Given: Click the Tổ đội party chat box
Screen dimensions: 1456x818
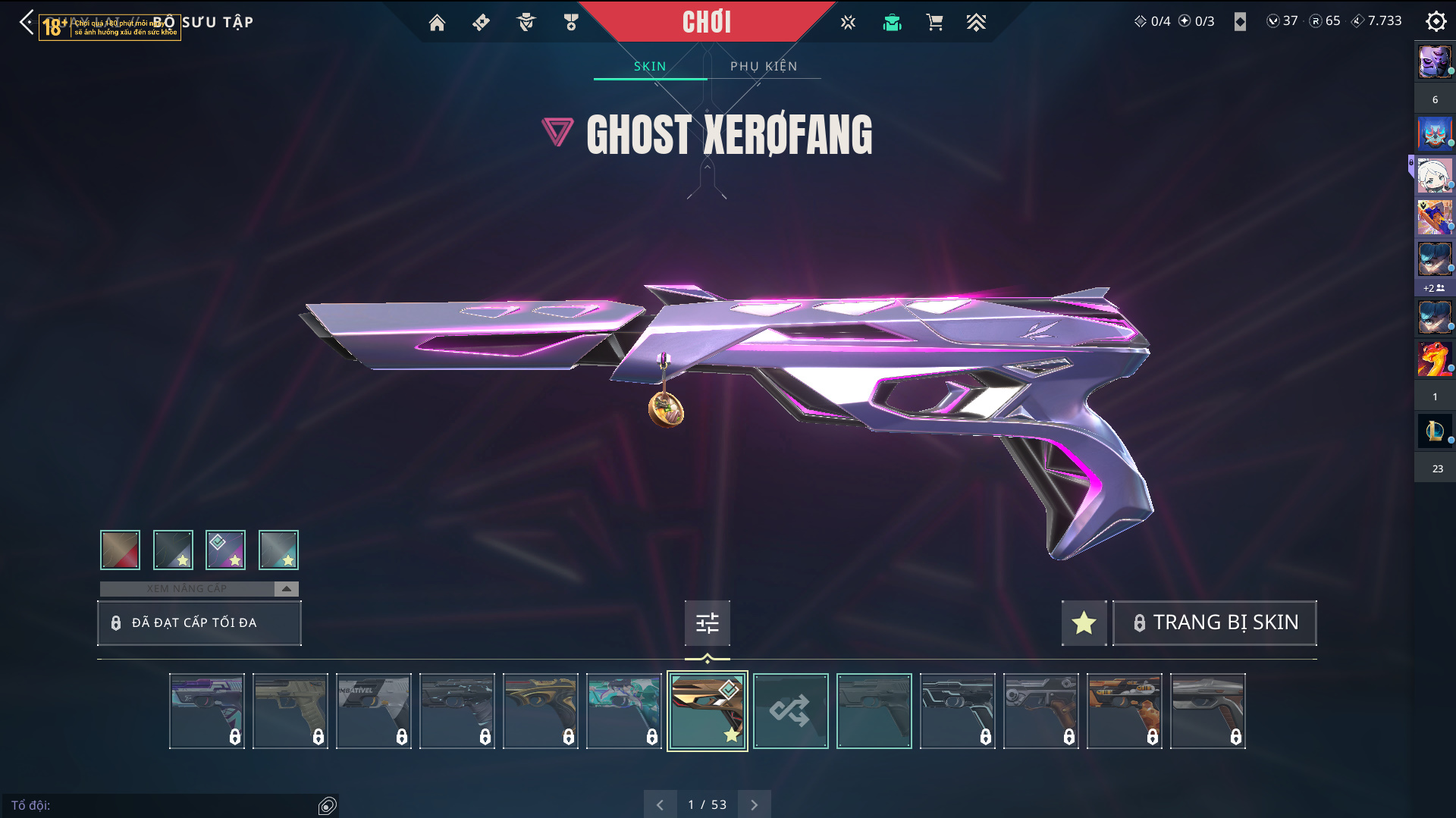Looking at the screenshot, I should (163, 805).
